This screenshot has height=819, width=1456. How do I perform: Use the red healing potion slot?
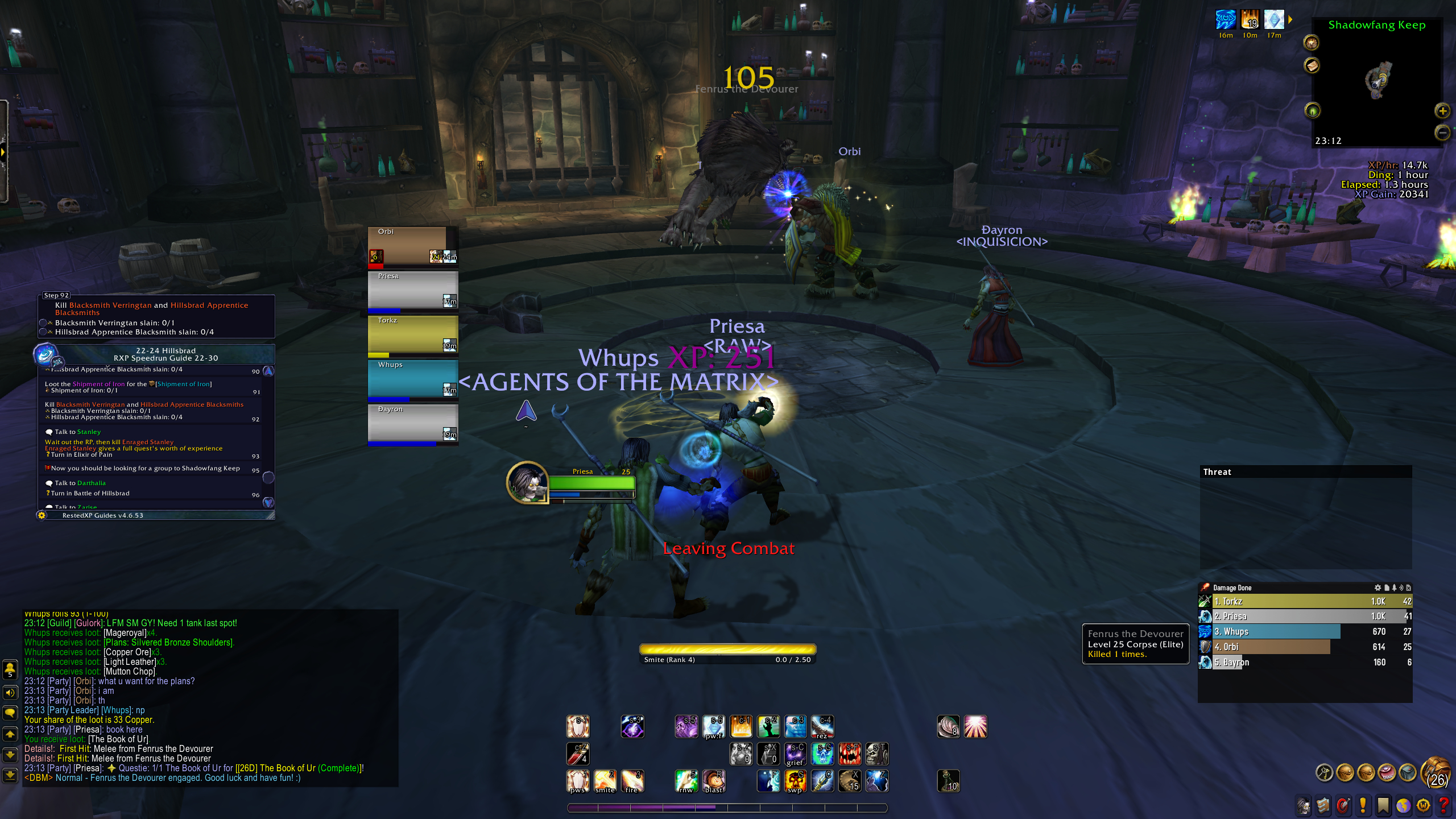(577, 754)
